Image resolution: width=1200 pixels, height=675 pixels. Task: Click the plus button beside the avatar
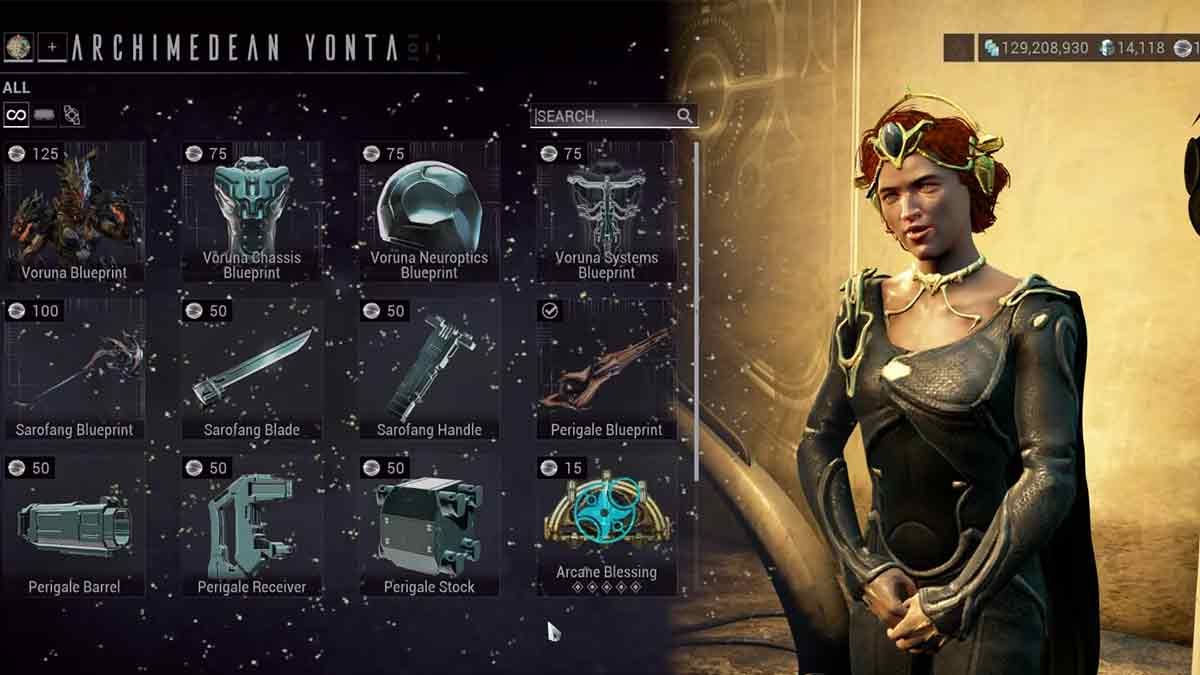[52, 46]
